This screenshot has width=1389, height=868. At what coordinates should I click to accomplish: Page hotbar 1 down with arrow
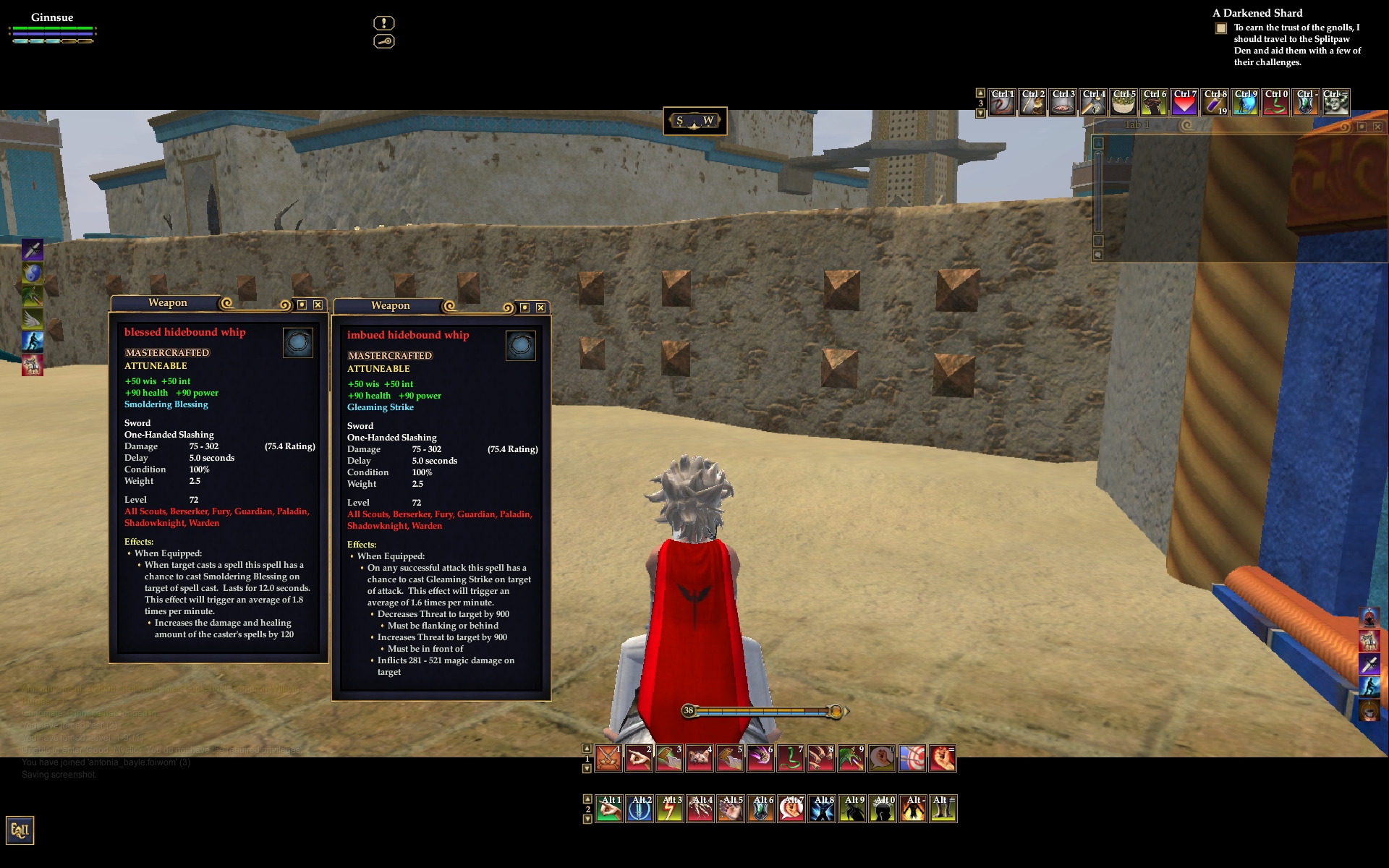[x=587, y=768]
